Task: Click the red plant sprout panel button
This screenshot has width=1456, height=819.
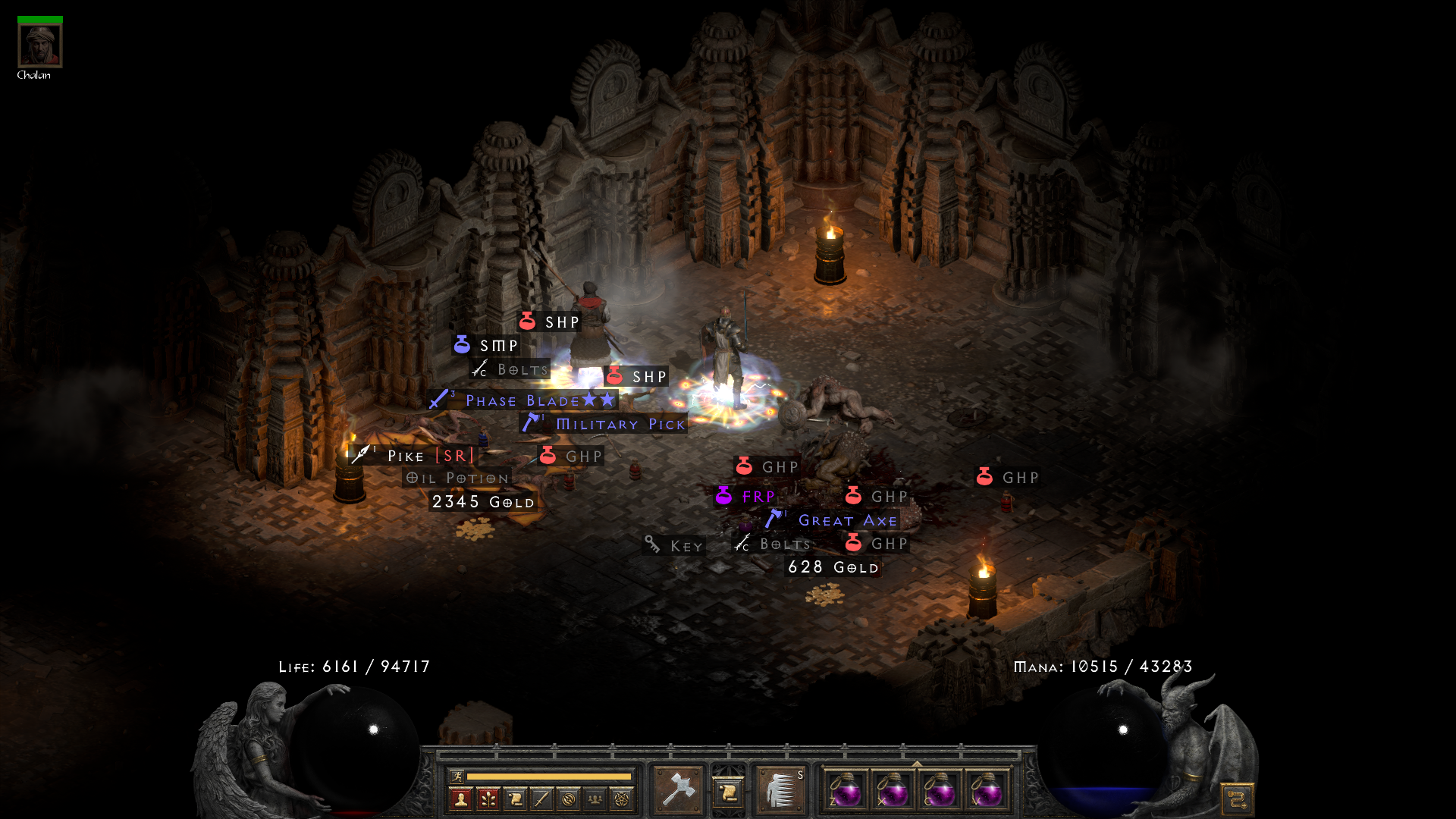Action: pyautogui.click(x=488, y=799)
